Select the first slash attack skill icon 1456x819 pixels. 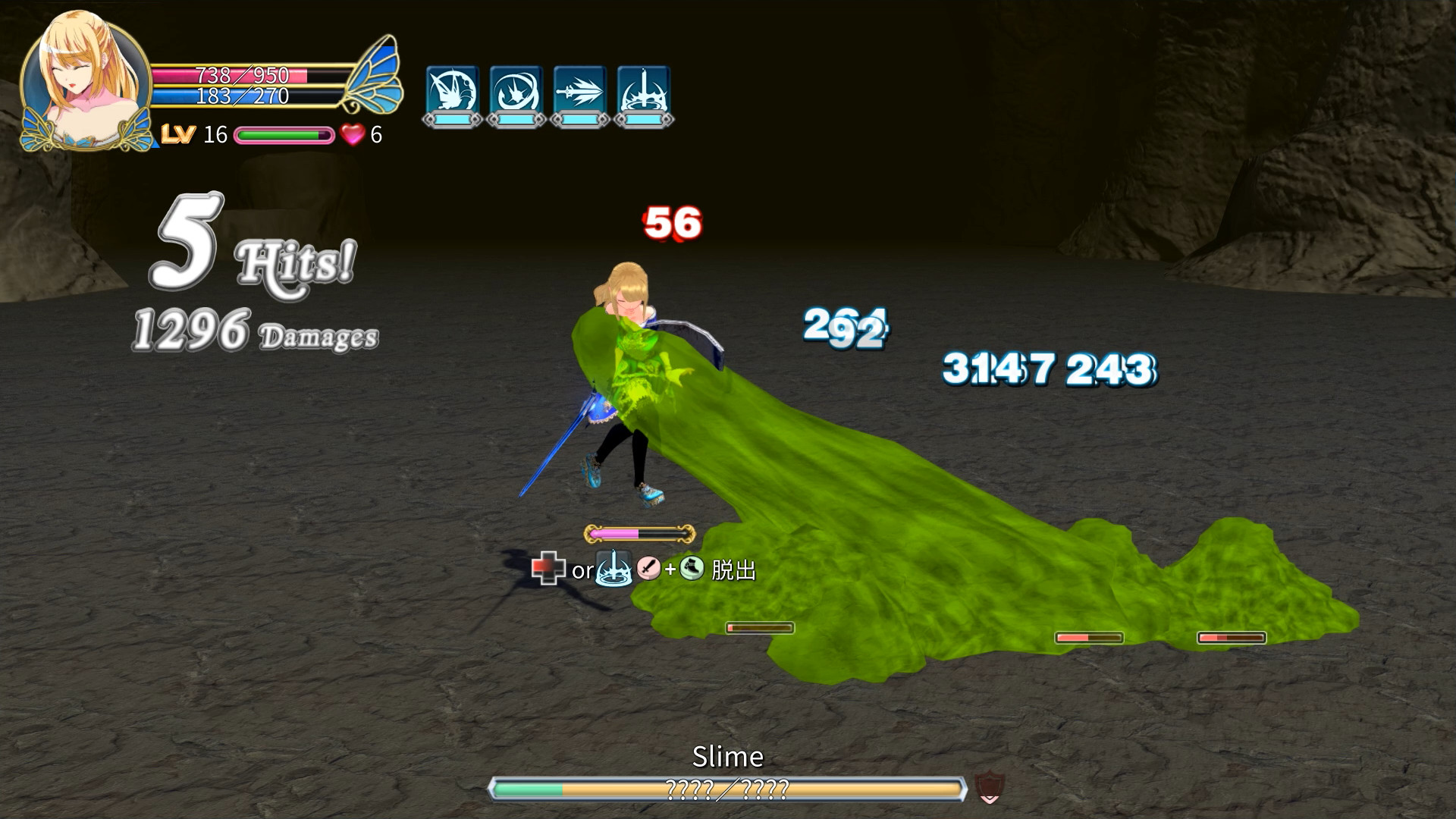(x=451, y=91)
